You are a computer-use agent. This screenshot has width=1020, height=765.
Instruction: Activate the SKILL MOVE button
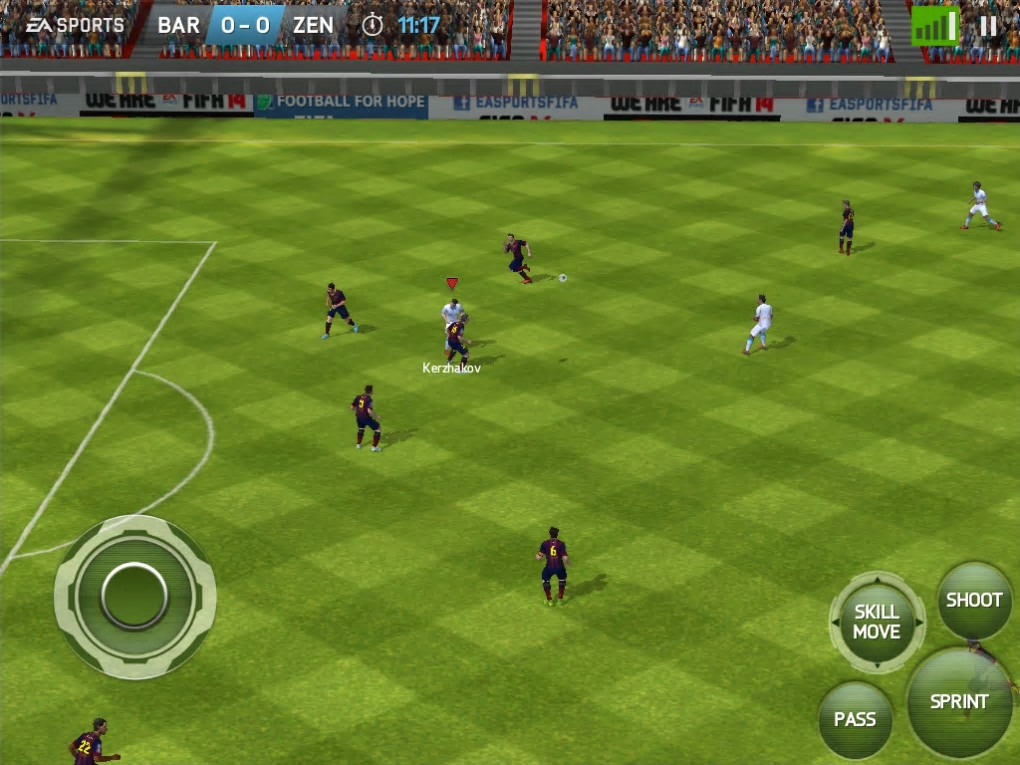click(877, 622)
